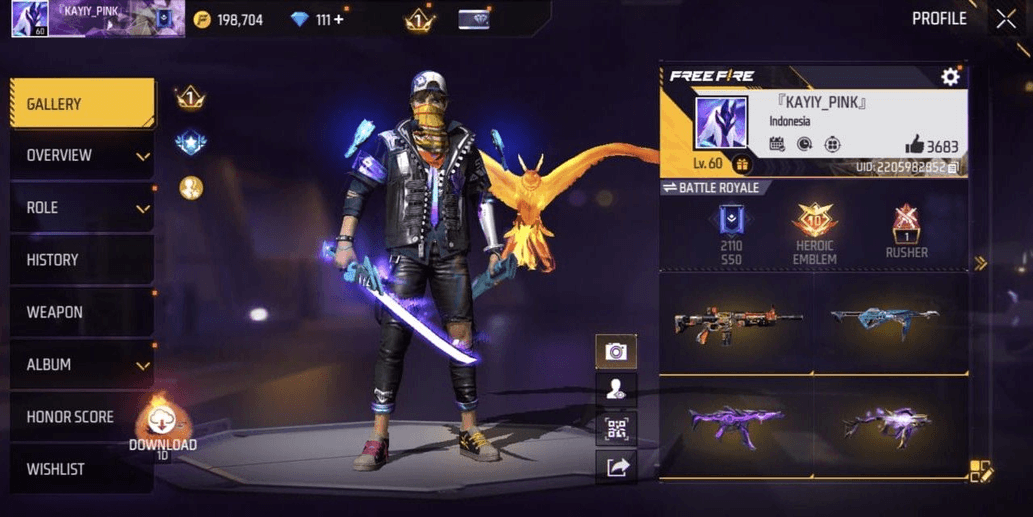1033x517 pixels.
Task: Open the QR code button
Action: click(616, 429)
